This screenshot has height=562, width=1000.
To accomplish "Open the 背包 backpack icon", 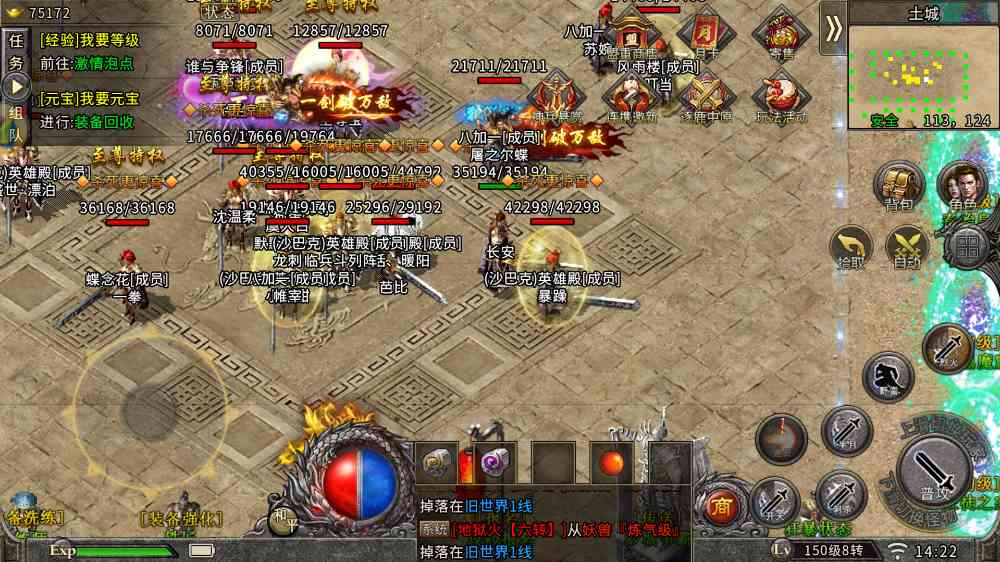I will (x=897, y=186).
